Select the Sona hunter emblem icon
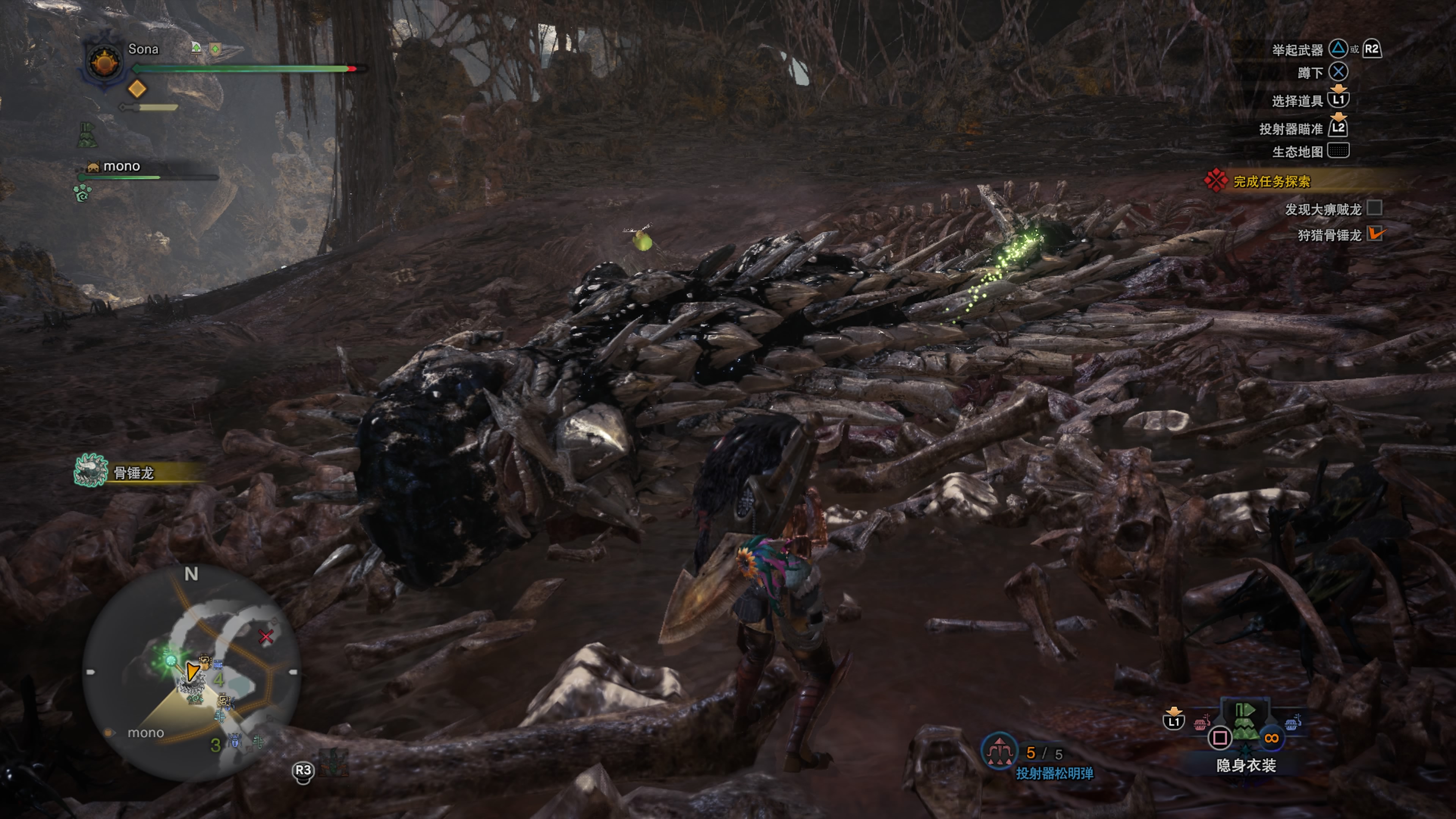 coord(105,62)
